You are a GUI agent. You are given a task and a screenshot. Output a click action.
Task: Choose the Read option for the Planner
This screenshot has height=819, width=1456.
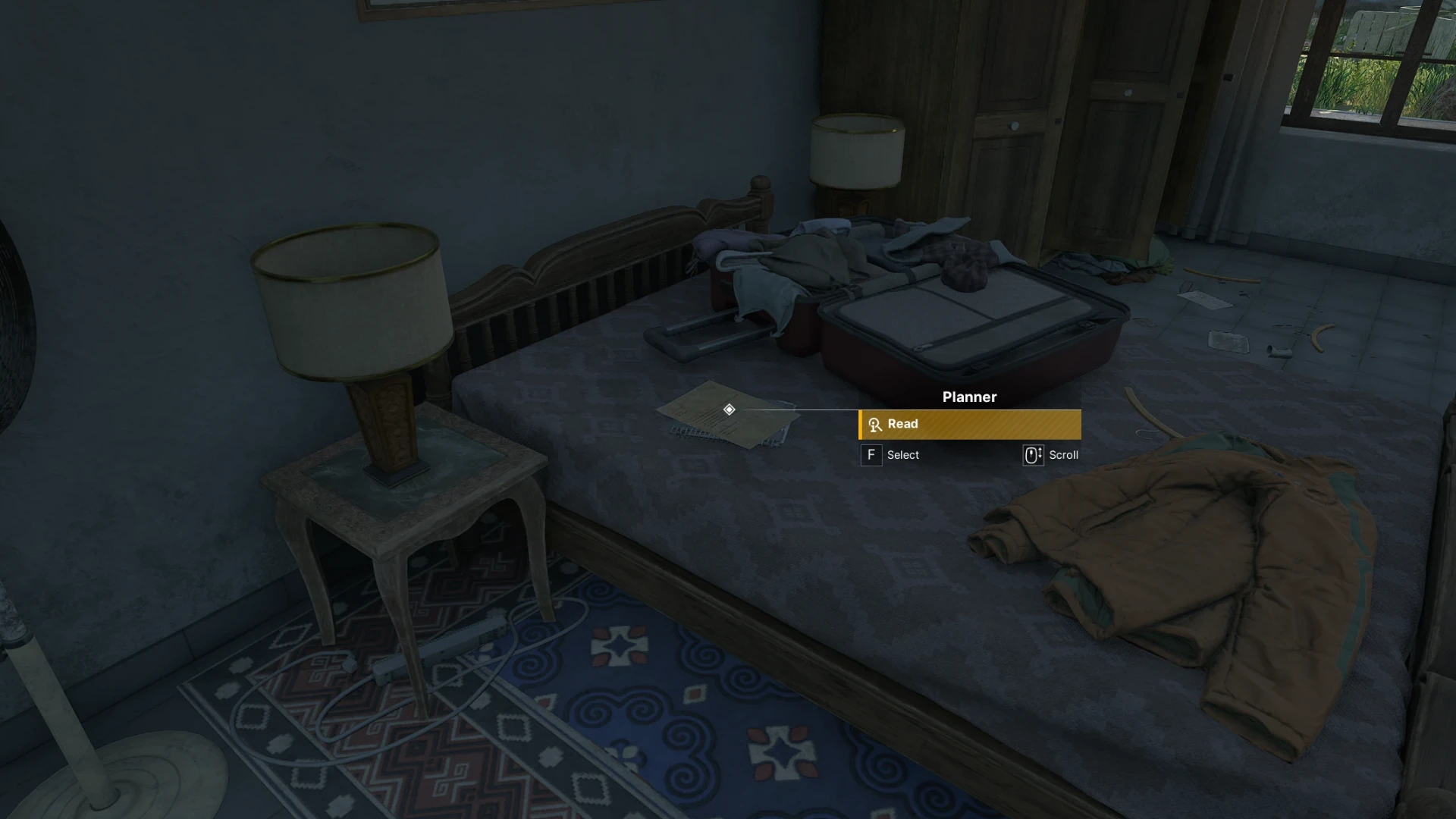[969, 425]
